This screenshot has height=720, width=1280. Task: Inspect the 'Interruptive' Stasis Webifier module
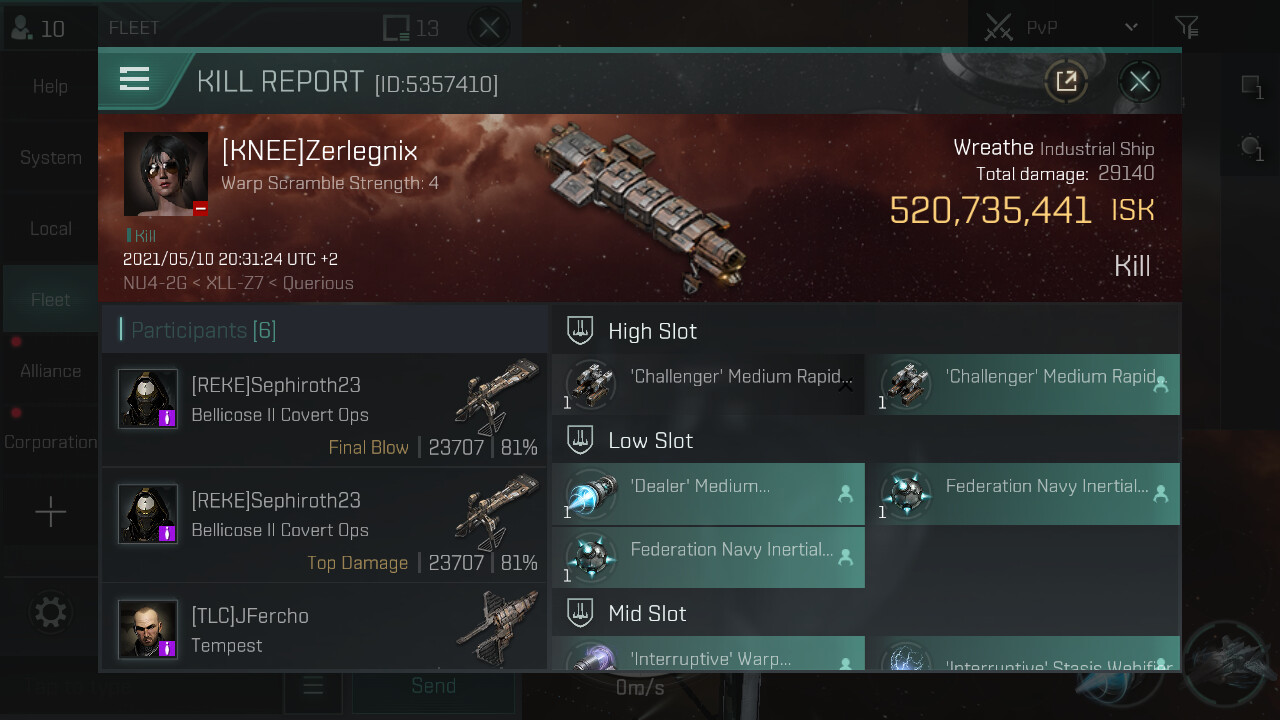[1023, 656]
